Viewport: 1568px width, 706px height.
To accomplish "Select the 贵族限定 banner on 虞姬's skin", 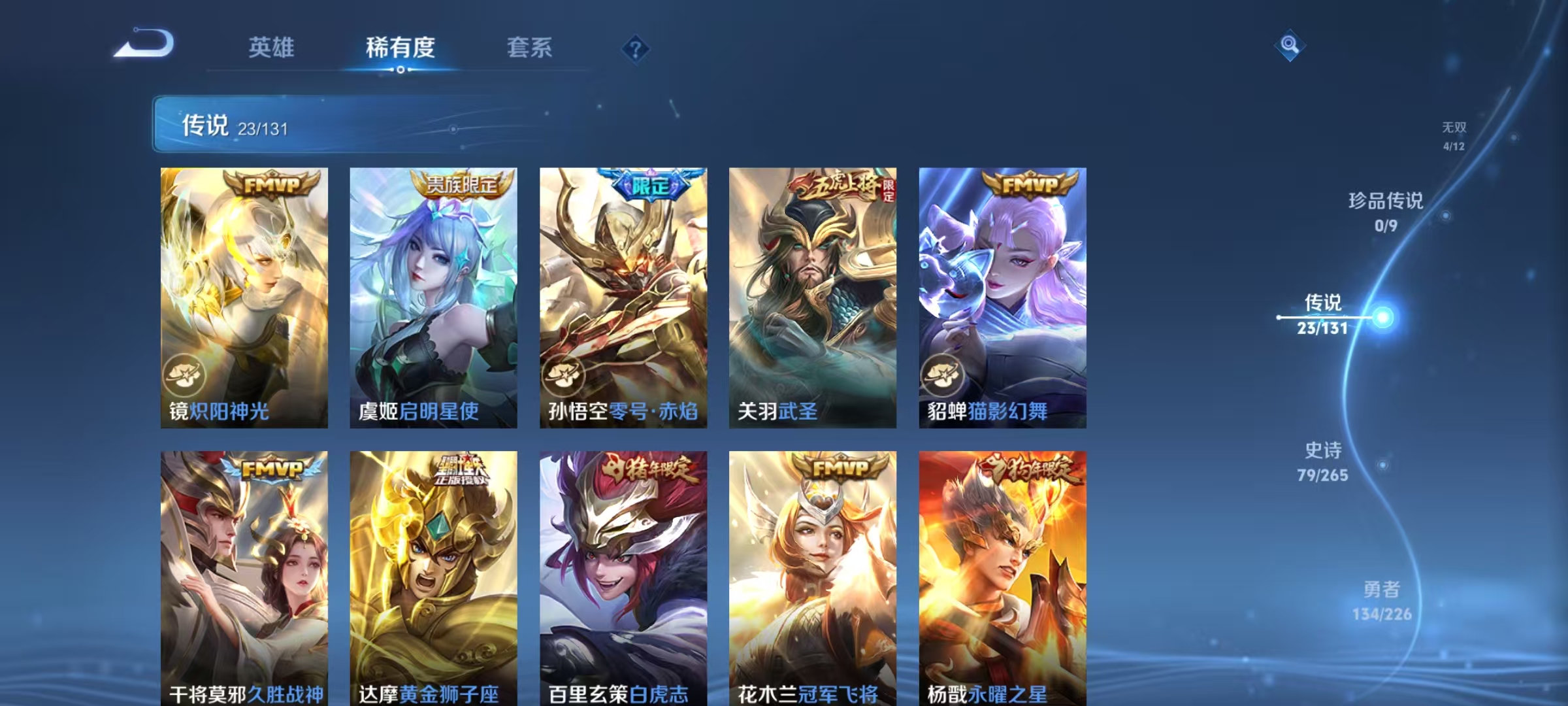I will (461, 184).
